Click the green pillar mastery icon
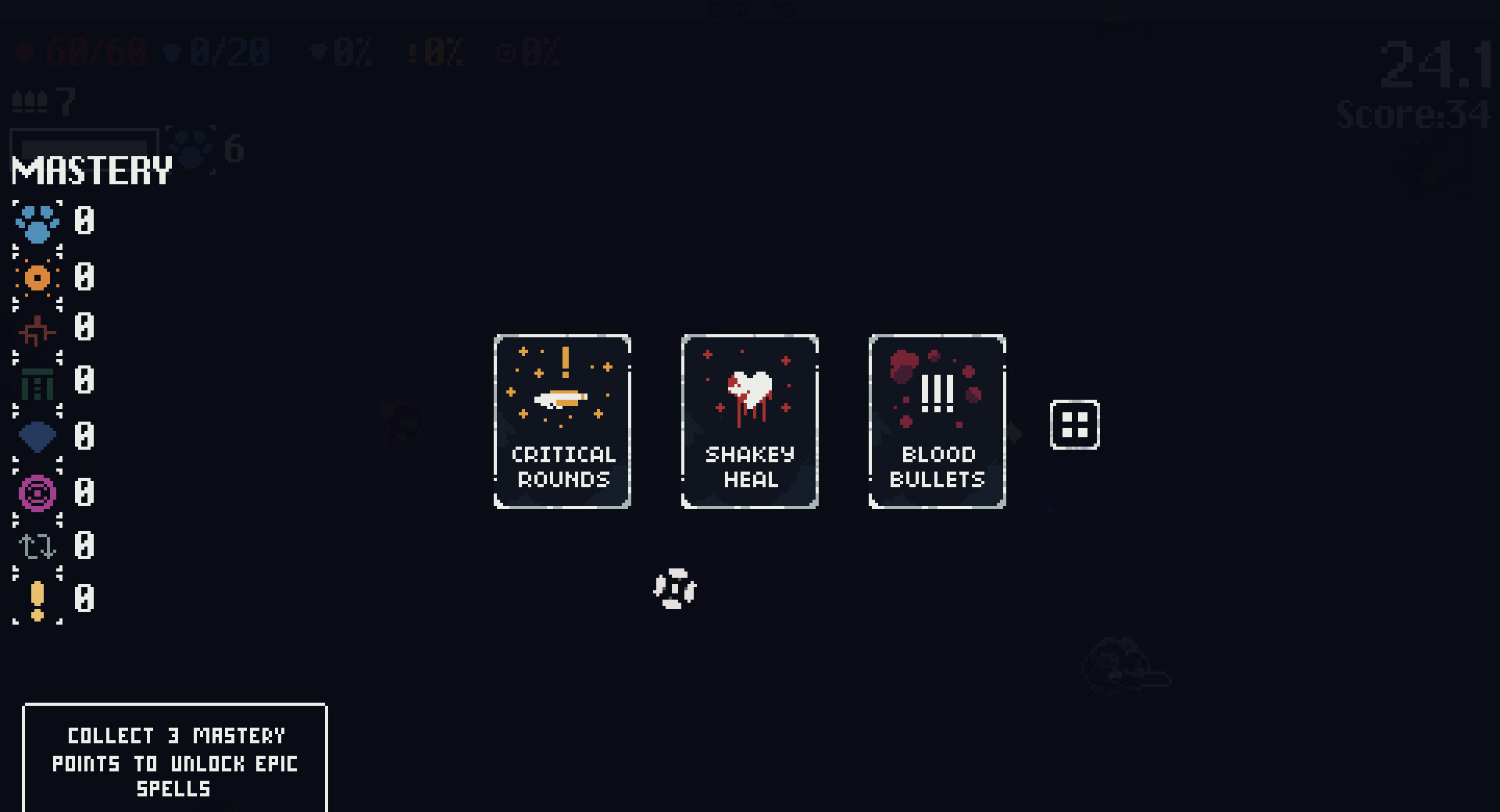 point(36,384)
